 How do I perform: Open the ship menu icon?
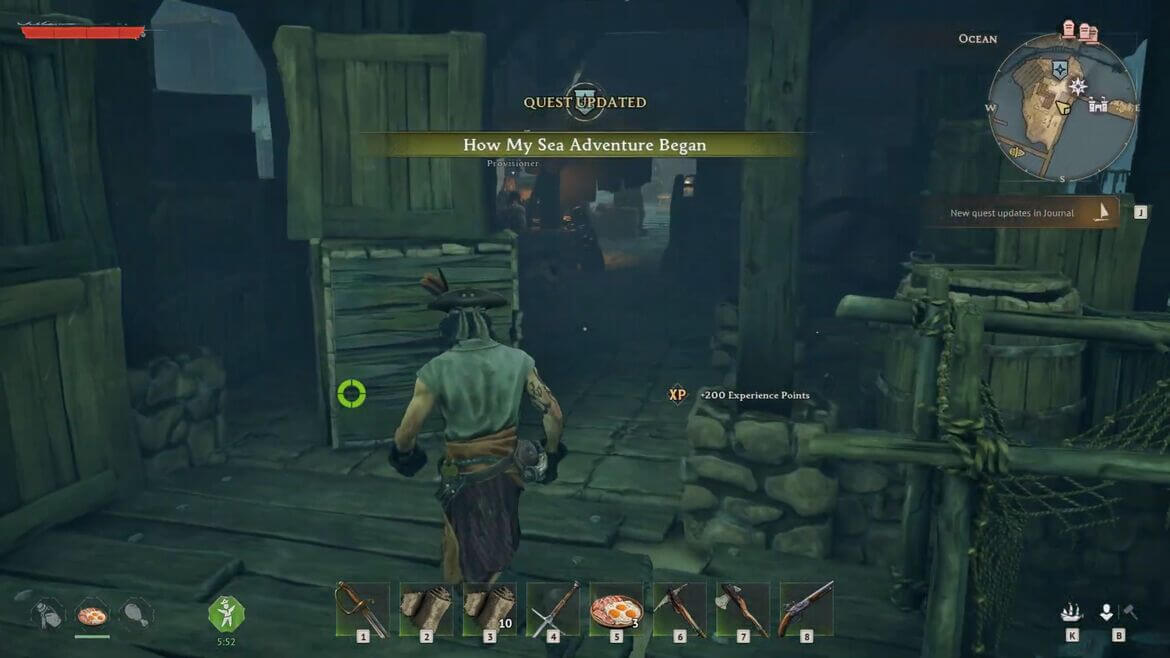1071,612
